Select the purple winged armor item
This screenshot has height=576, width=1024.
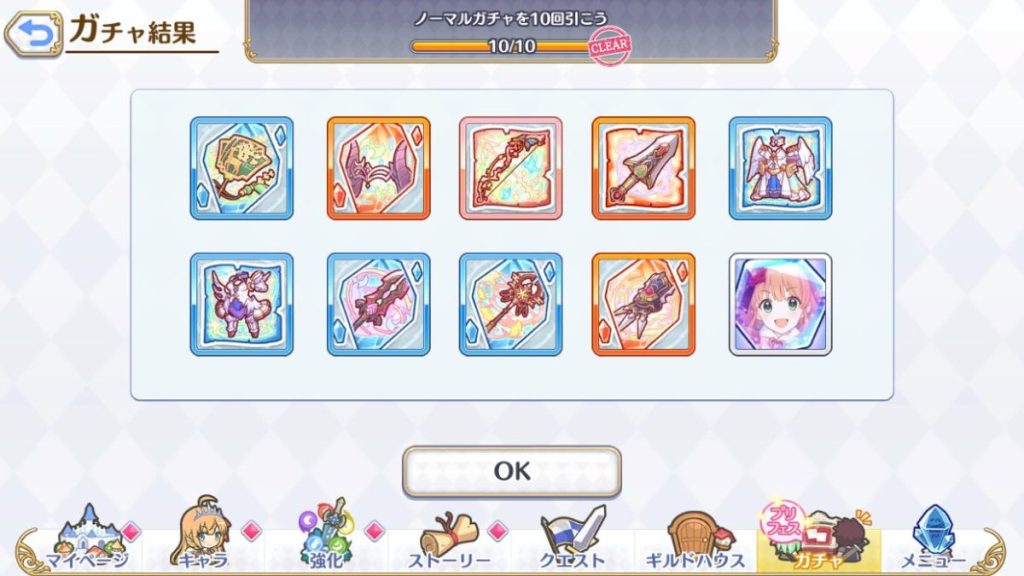coord(242,304)
